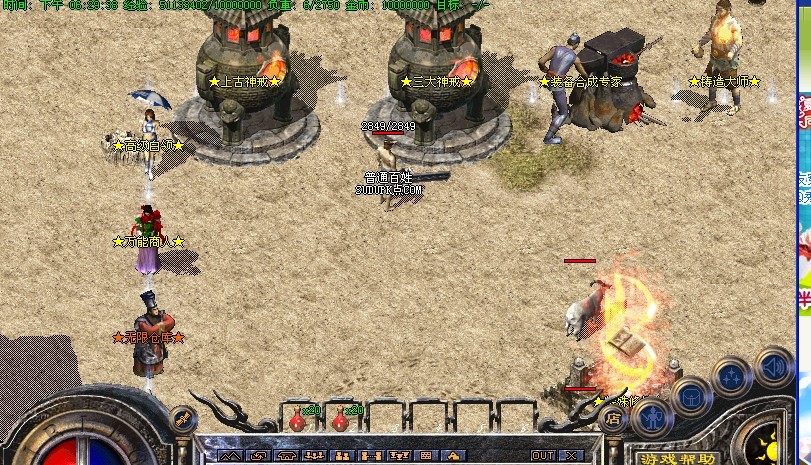Open the bag inventory button
This screenshot has height=465, width=811.
tap(691, 396)
